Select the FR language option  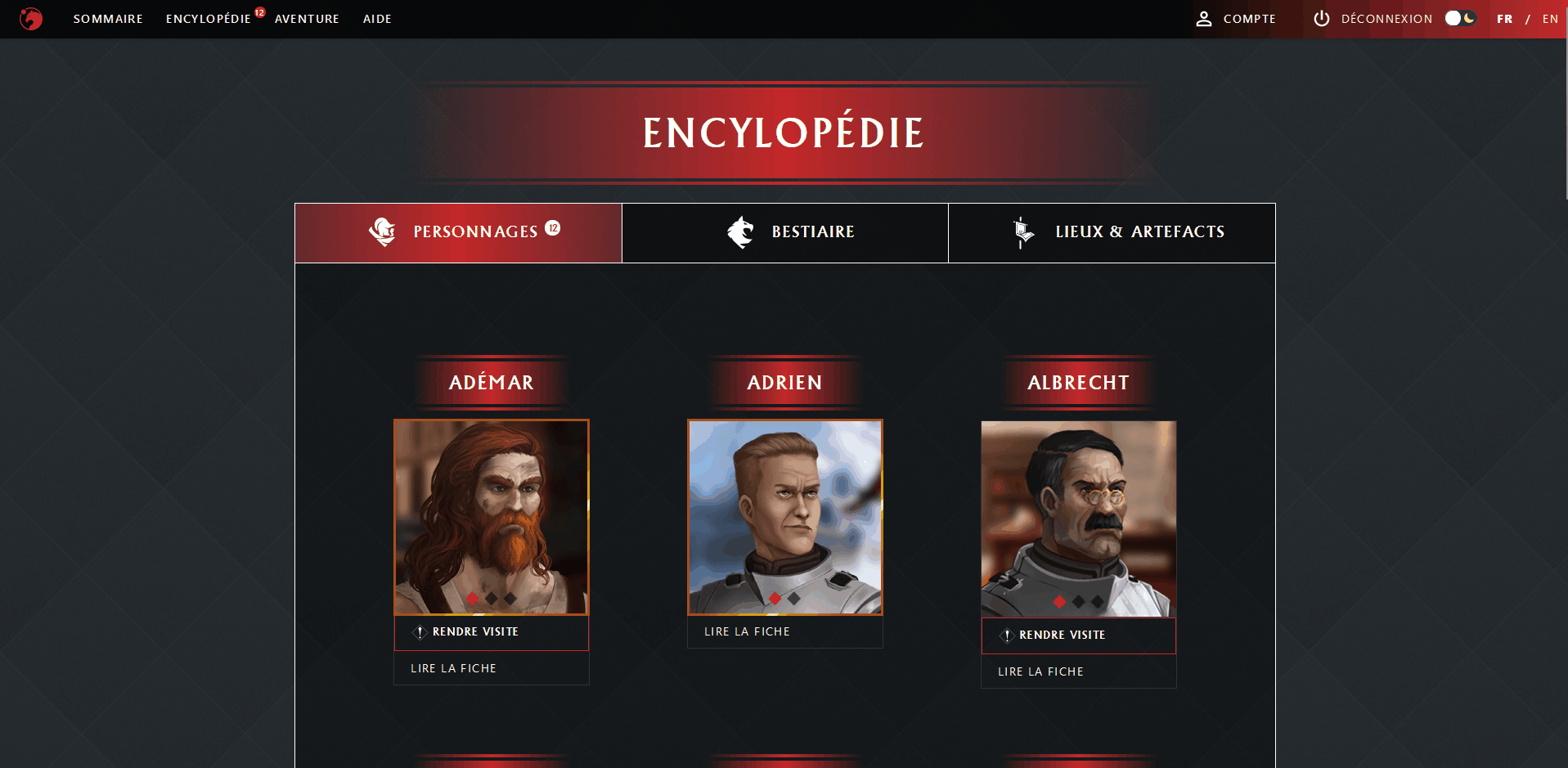(x=1504, y=19)
